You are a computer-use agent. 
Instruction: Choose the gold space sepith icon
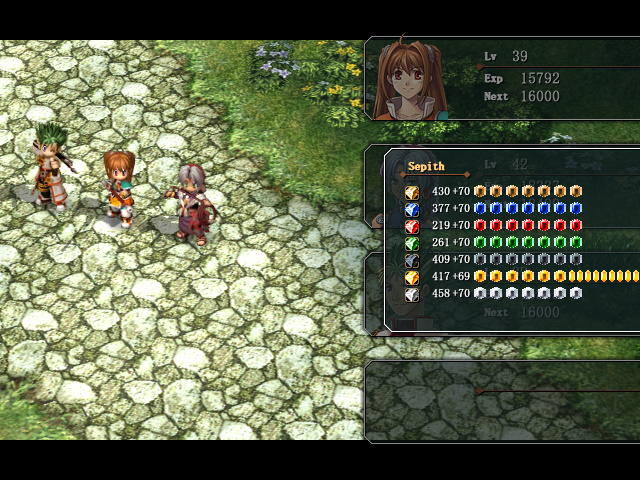[x=411, y=277]
